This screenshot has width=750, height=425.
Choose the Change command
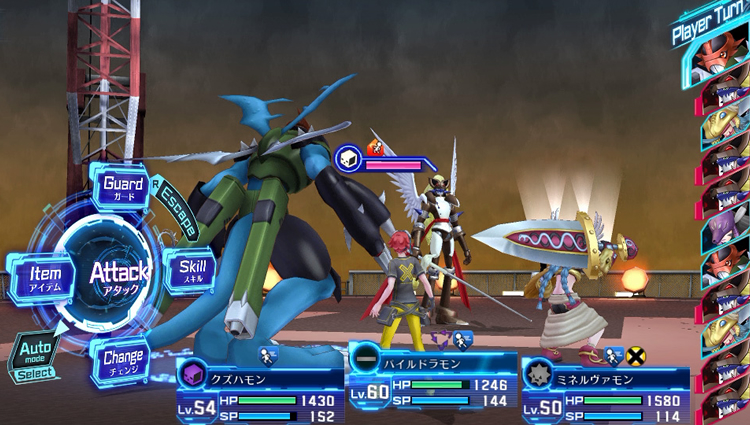click(x=123, y=359)
